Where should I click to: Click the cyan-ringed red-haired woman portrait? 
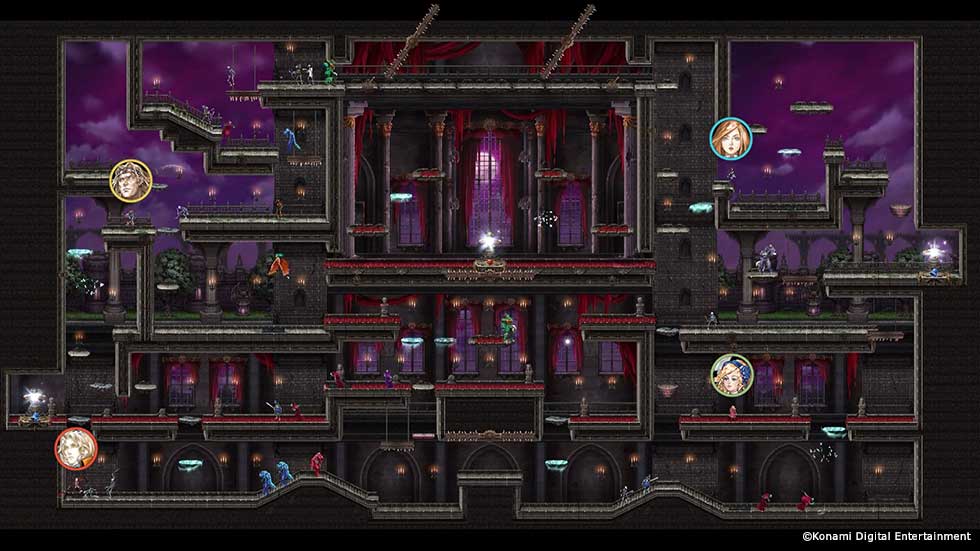click(x=728, y=138)
